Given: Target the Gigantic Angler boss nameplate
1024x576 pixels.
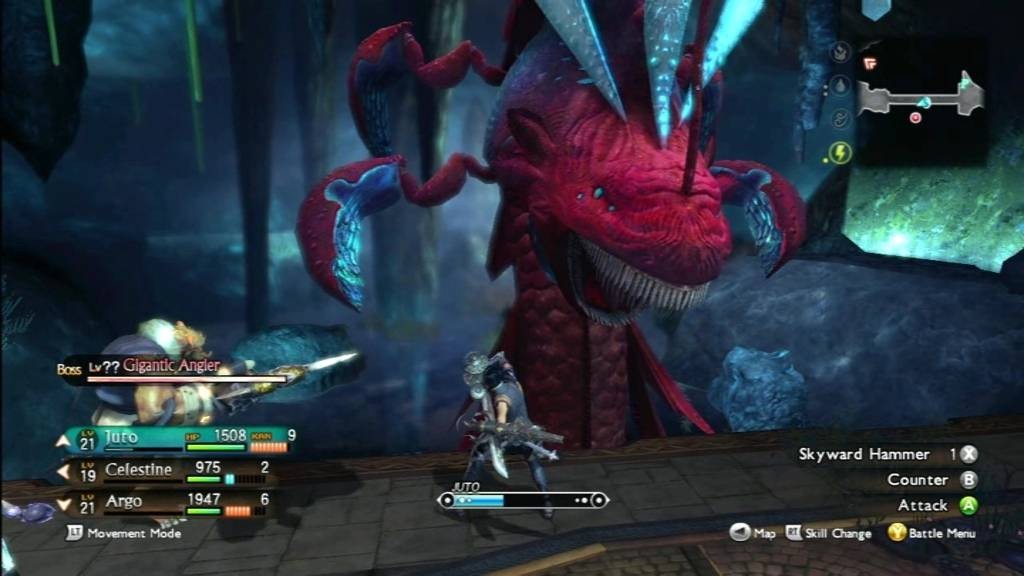Looking at the screenshot, I should [x=170, y=367].
